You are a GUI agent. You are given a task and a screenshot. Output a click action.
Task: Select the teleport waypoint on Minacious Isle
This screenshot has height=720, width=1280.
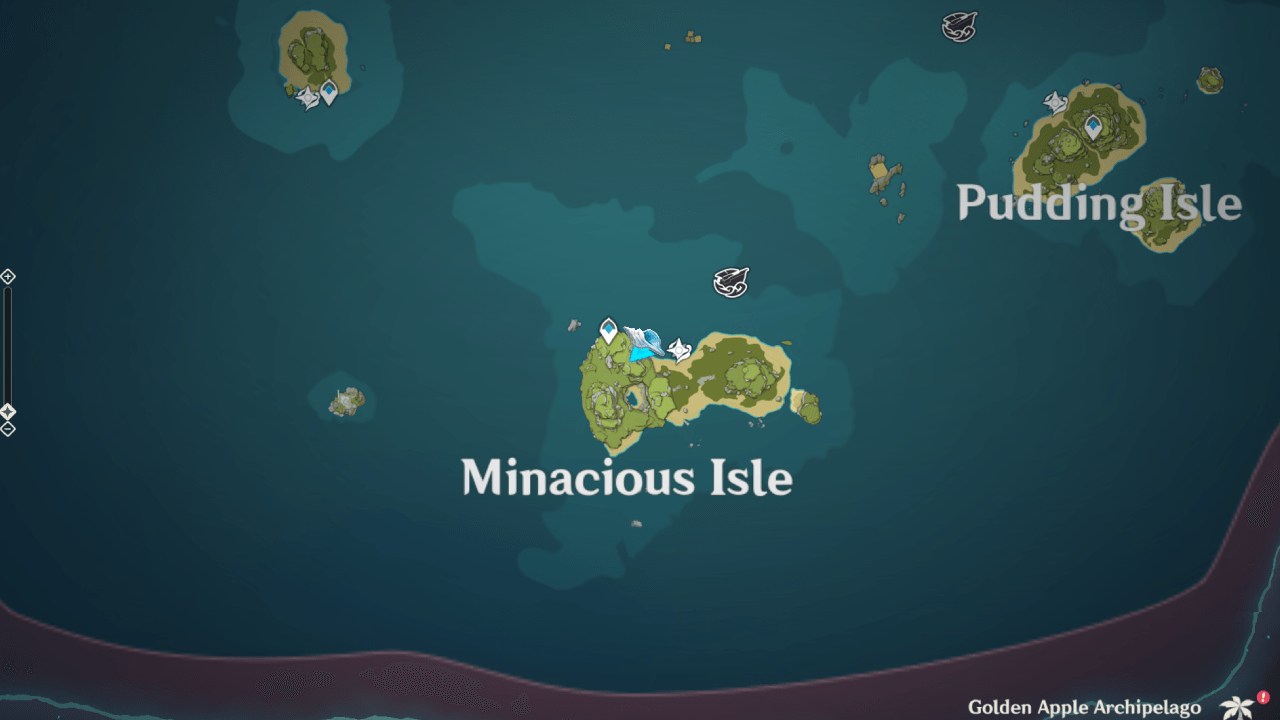pos(608,327)
